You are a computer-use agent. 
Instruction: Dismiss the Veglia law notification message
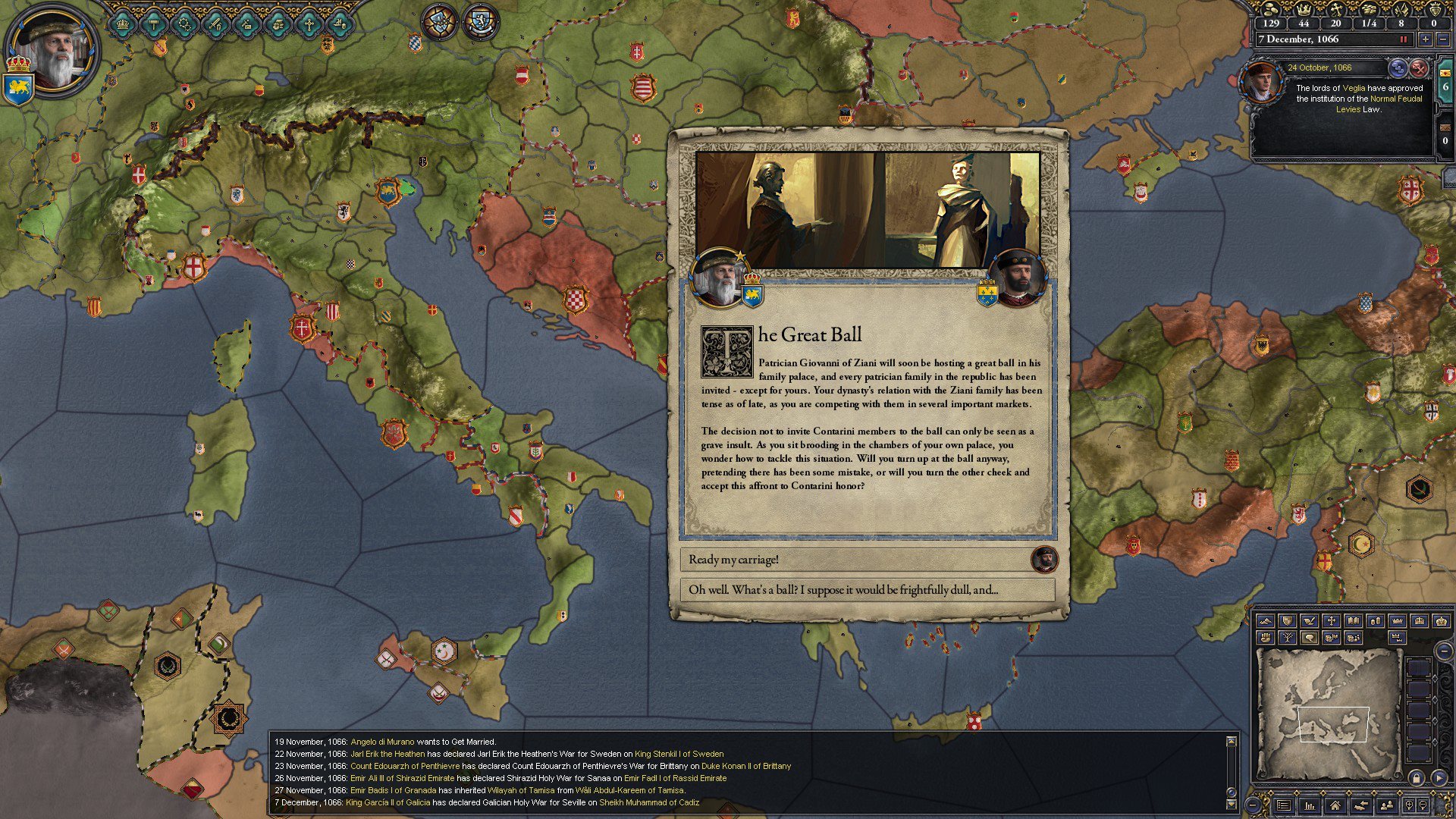point(1419,68)
